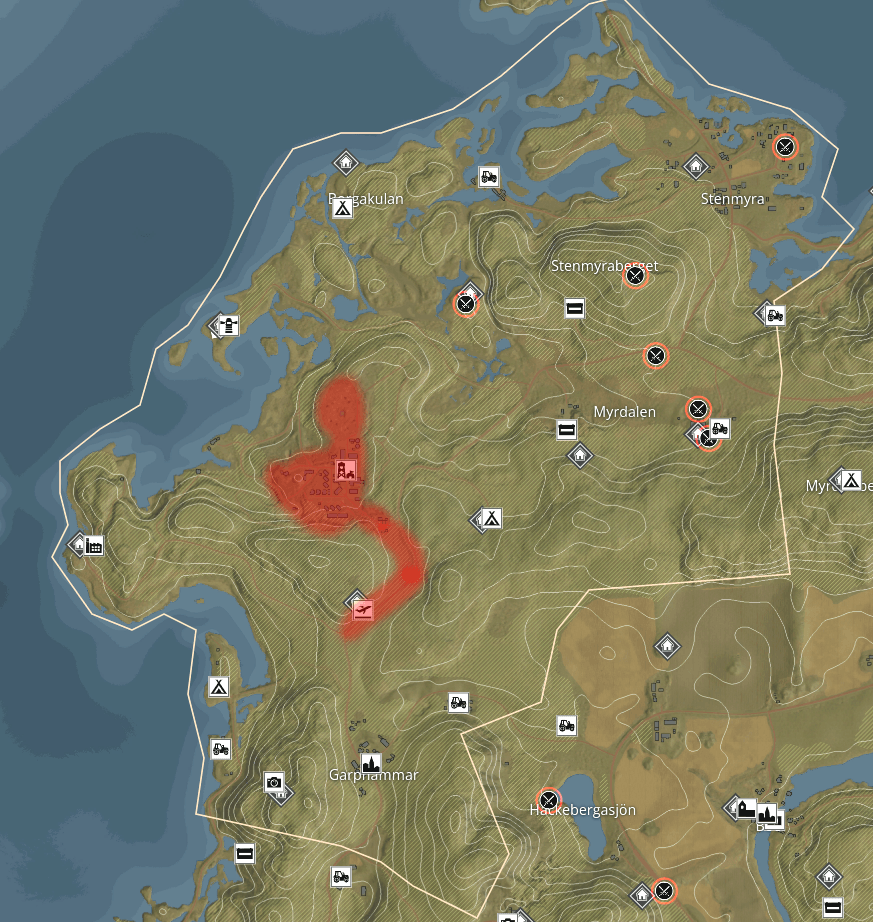Select the tent marker at Bergakulan
This screenshot has height=922, width=873.
coord(342,208)
